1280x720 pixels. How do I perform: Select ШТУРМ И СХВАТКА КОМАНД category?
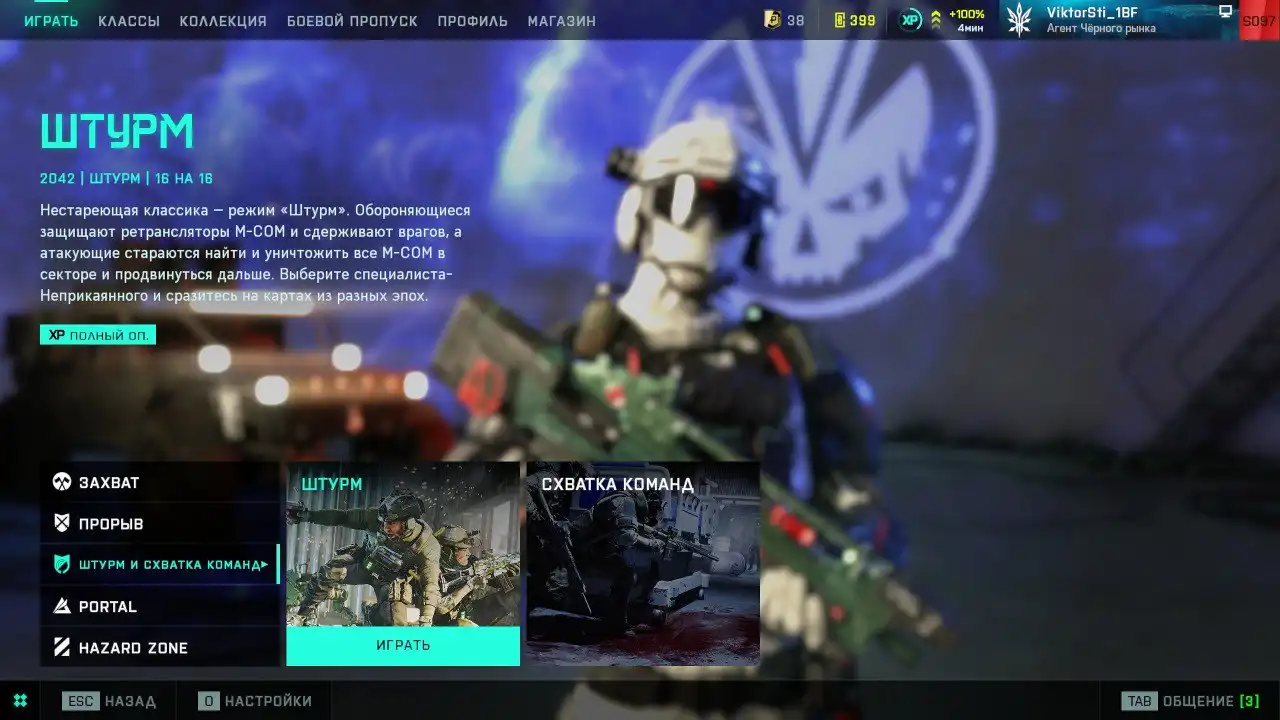point(159,565)
